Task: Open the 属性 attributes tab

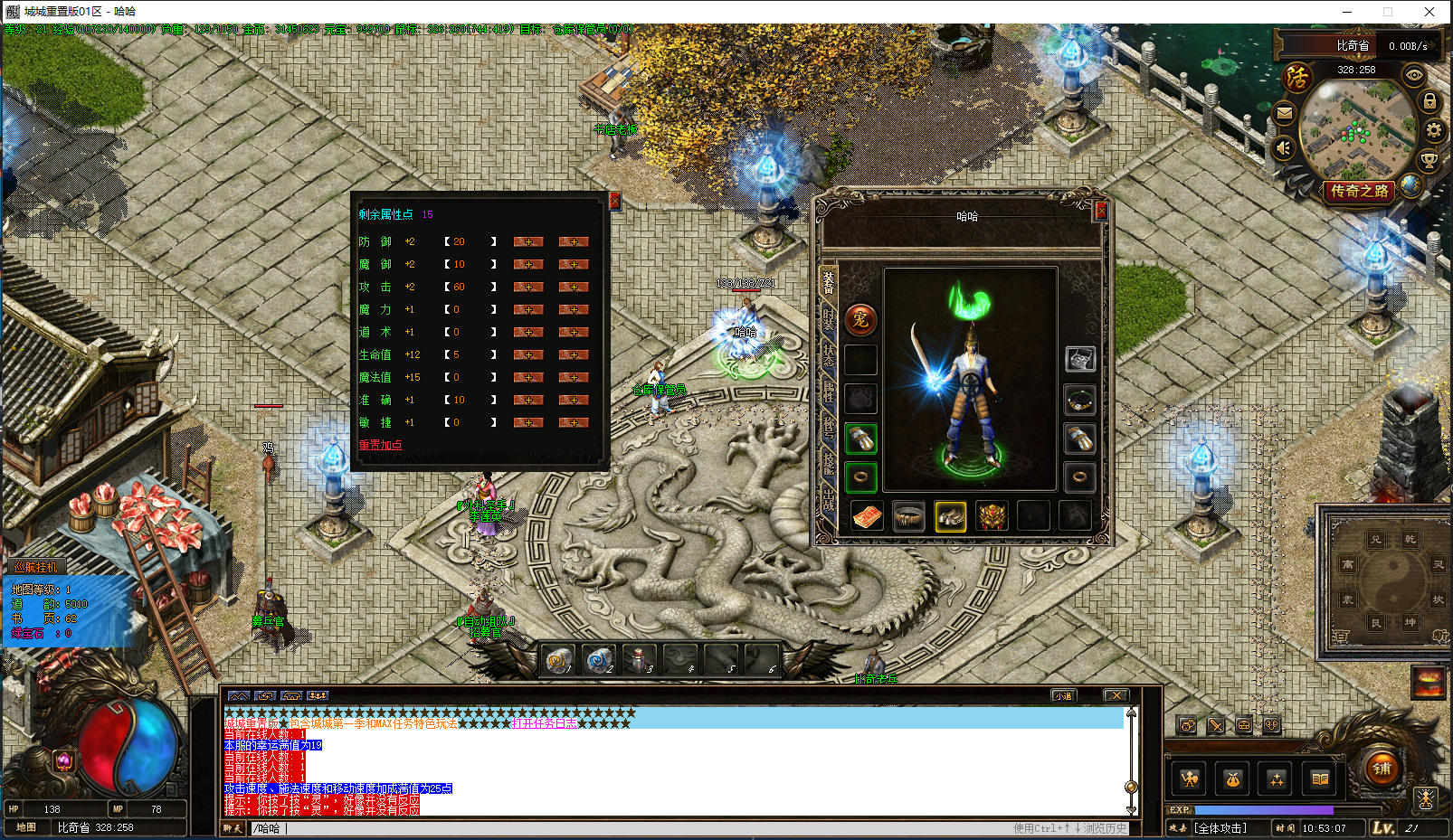Action: 828,391
